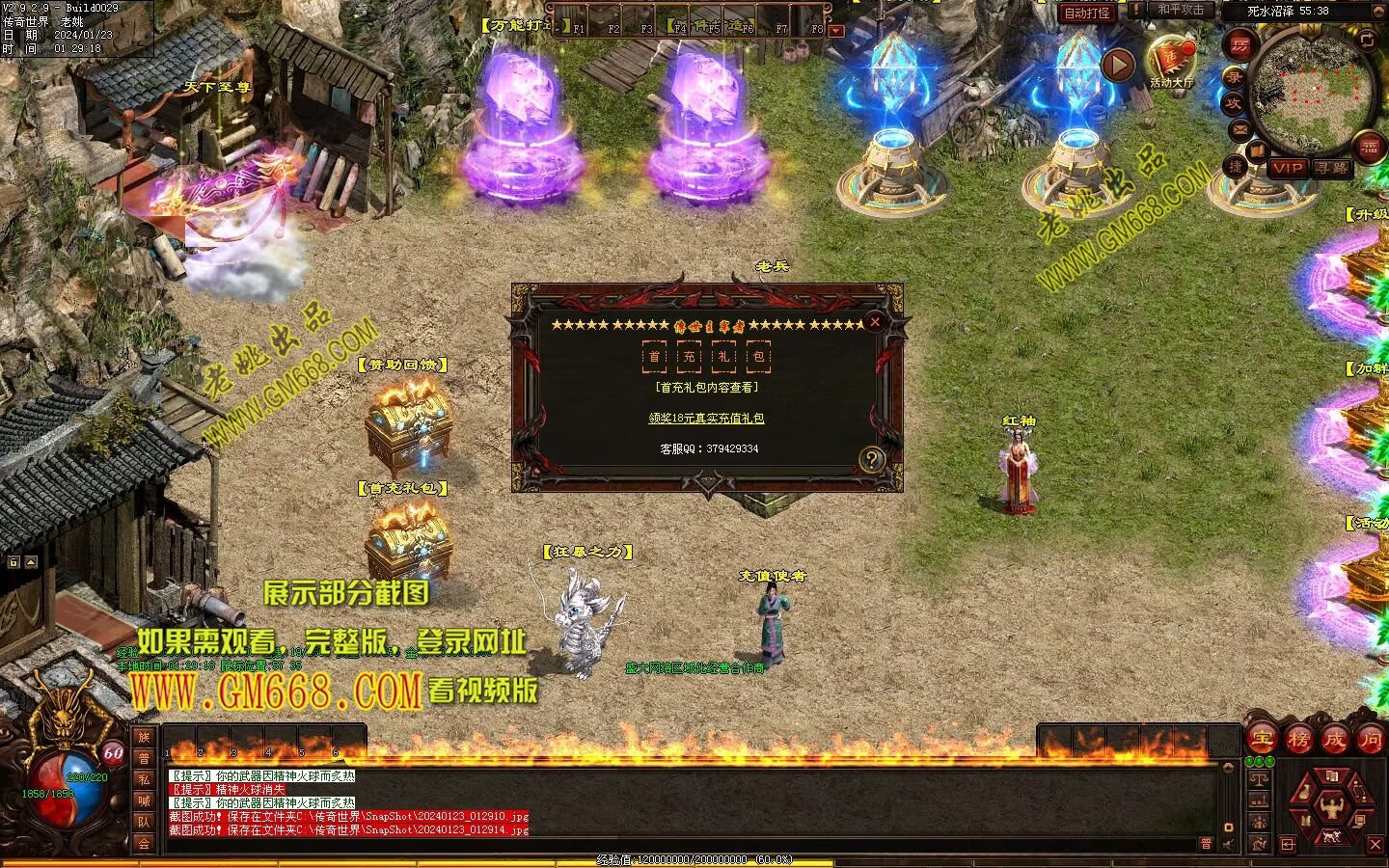1389x868 pixels.
Task: Open the 福 welfare round button
Action: [1370, 148]
